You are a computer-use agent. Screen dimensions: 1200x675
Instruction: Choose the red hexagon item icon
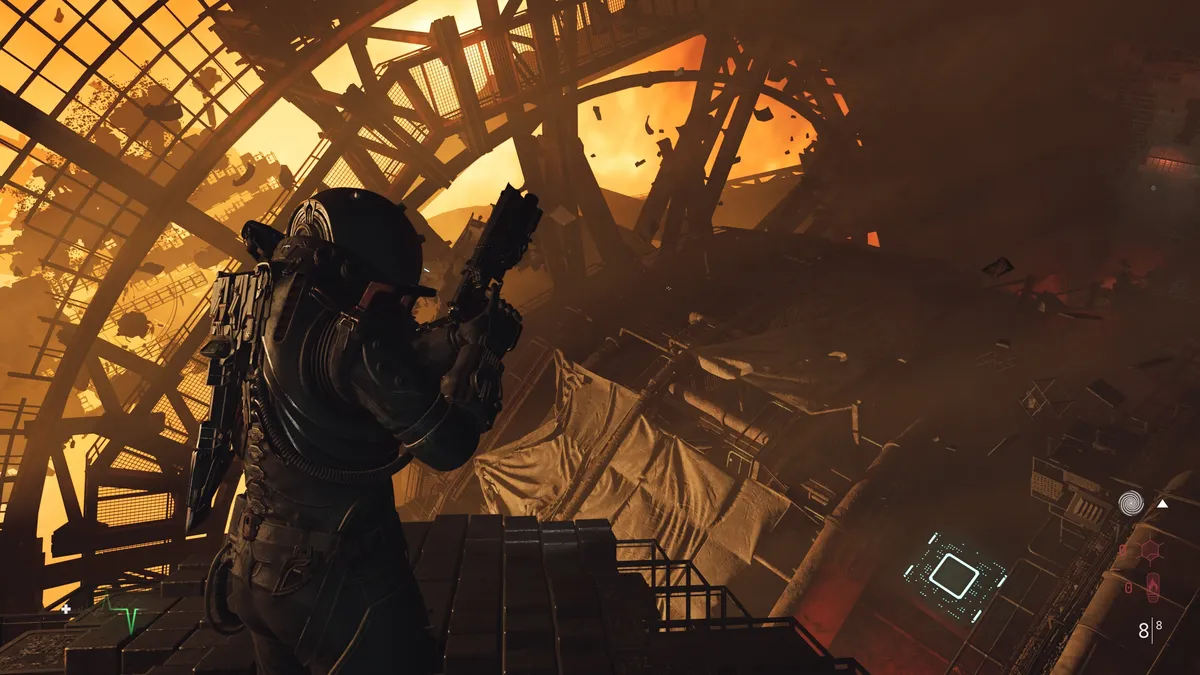(1151, 550)
